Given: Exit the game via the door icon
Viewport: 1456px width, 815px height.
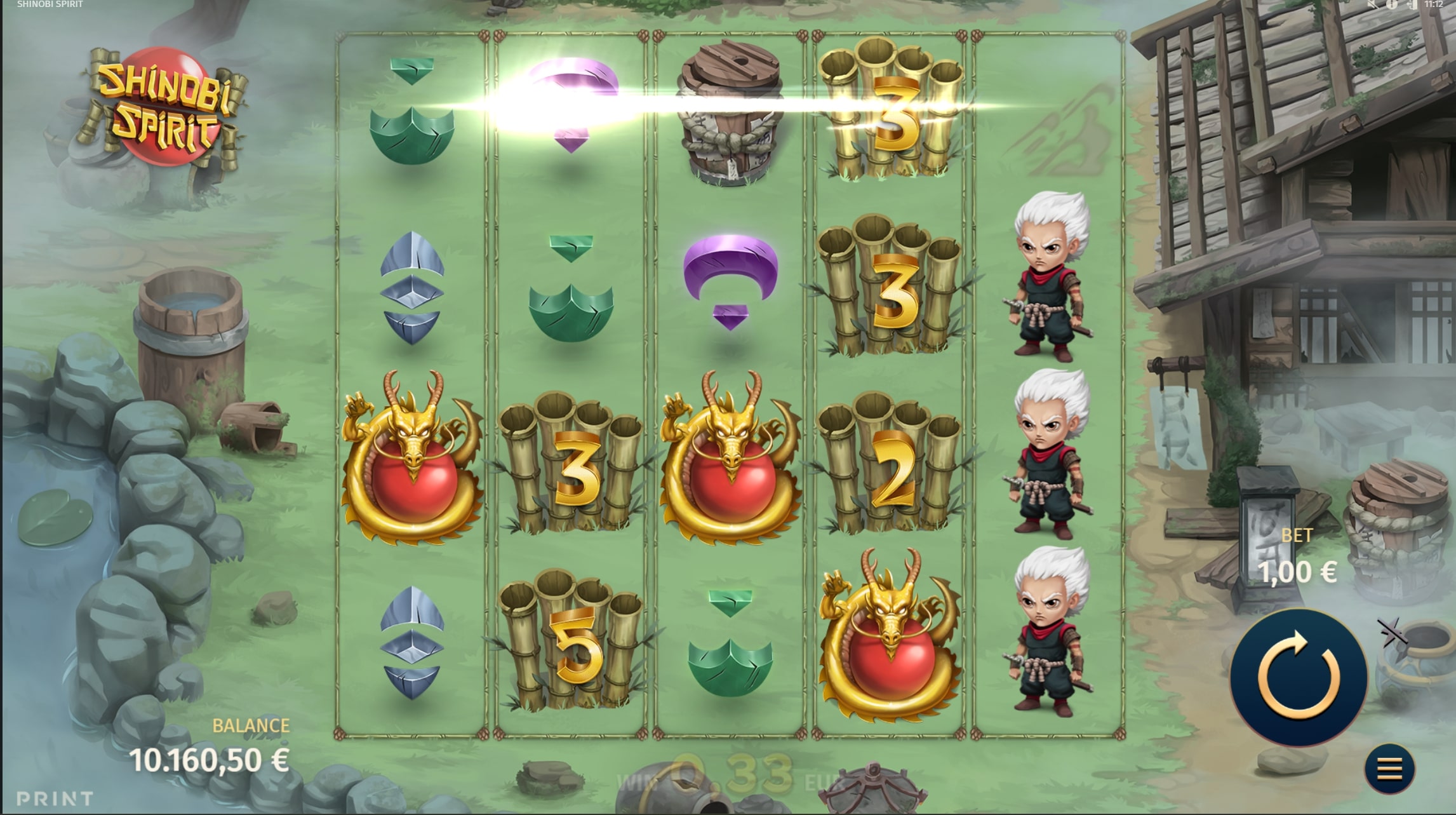Looking at the screenshot, I should 1412,4.
